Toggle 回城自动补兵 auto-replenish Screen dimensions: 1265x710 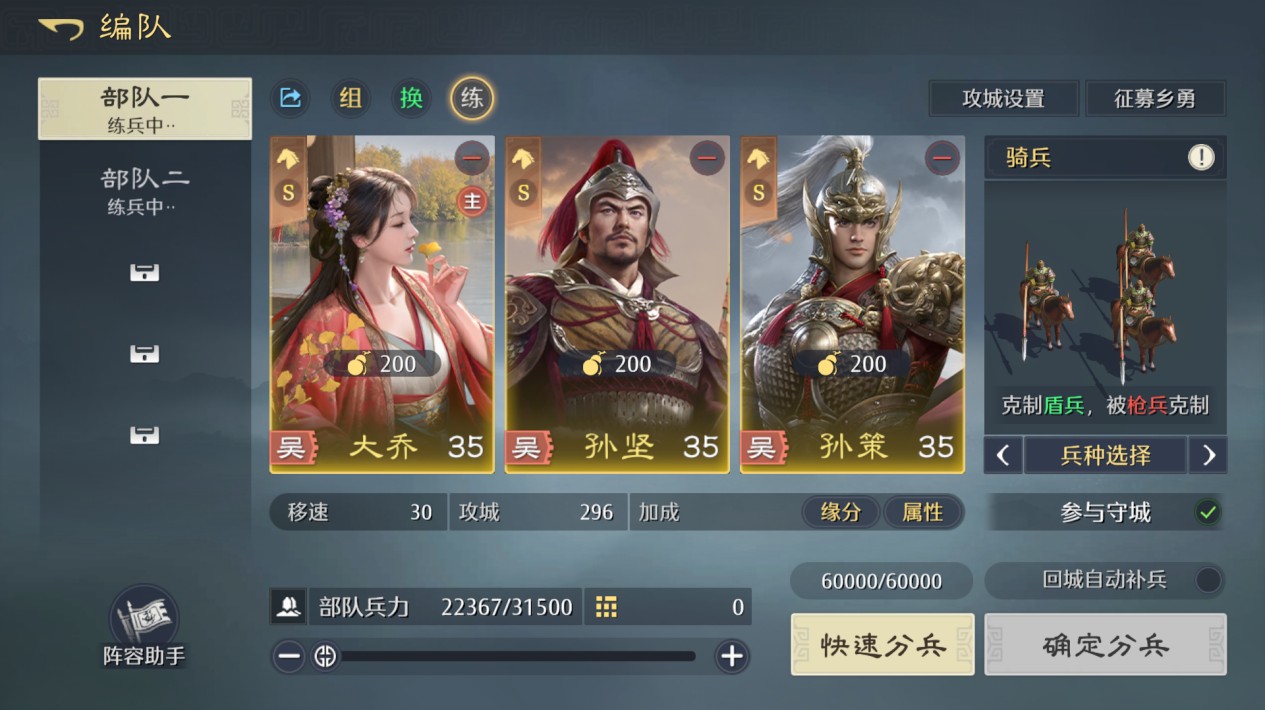1208,580
